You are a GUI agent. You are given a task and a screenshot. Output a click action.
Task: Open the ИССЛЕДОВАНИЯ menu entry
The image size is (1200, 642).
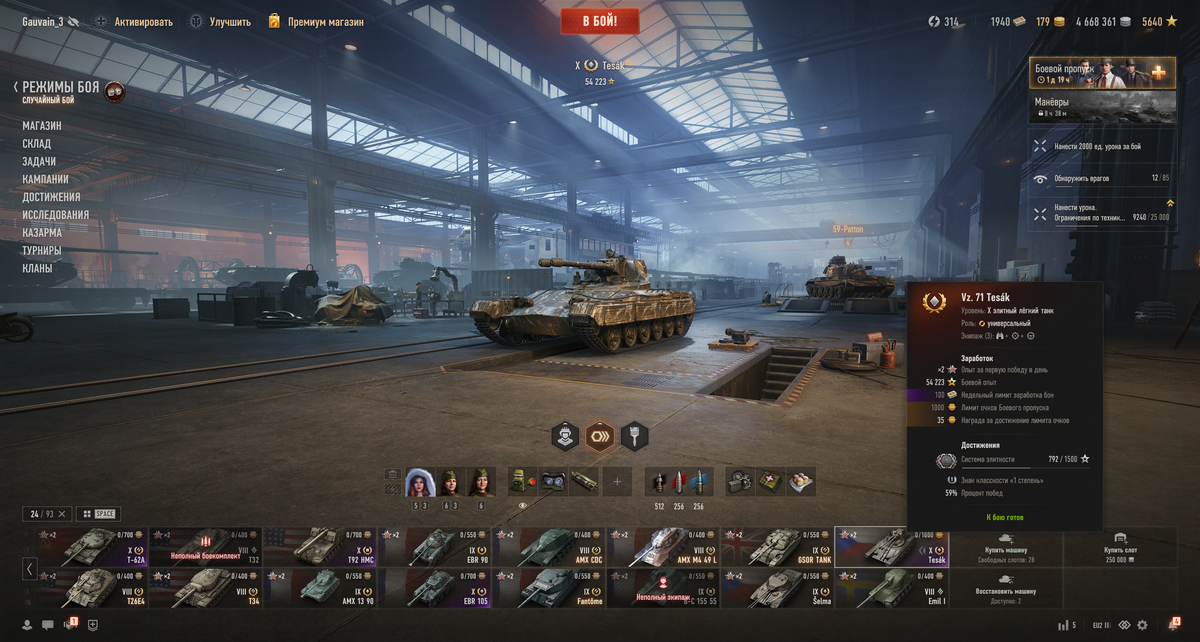coord(56,215)
